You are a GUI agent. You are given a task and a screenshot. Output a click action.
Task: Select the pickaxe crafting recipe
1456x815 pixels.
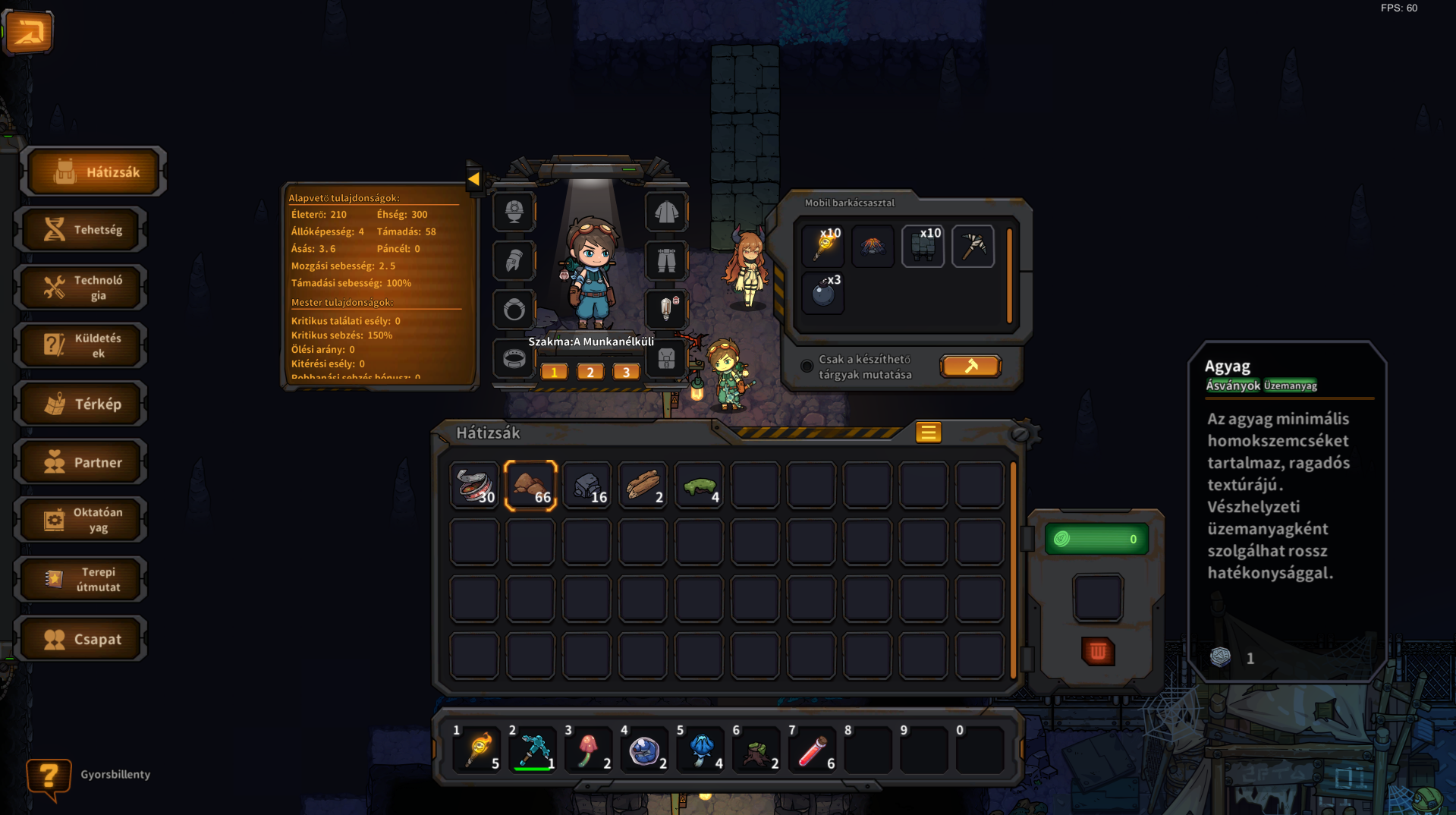pos(973,246)
